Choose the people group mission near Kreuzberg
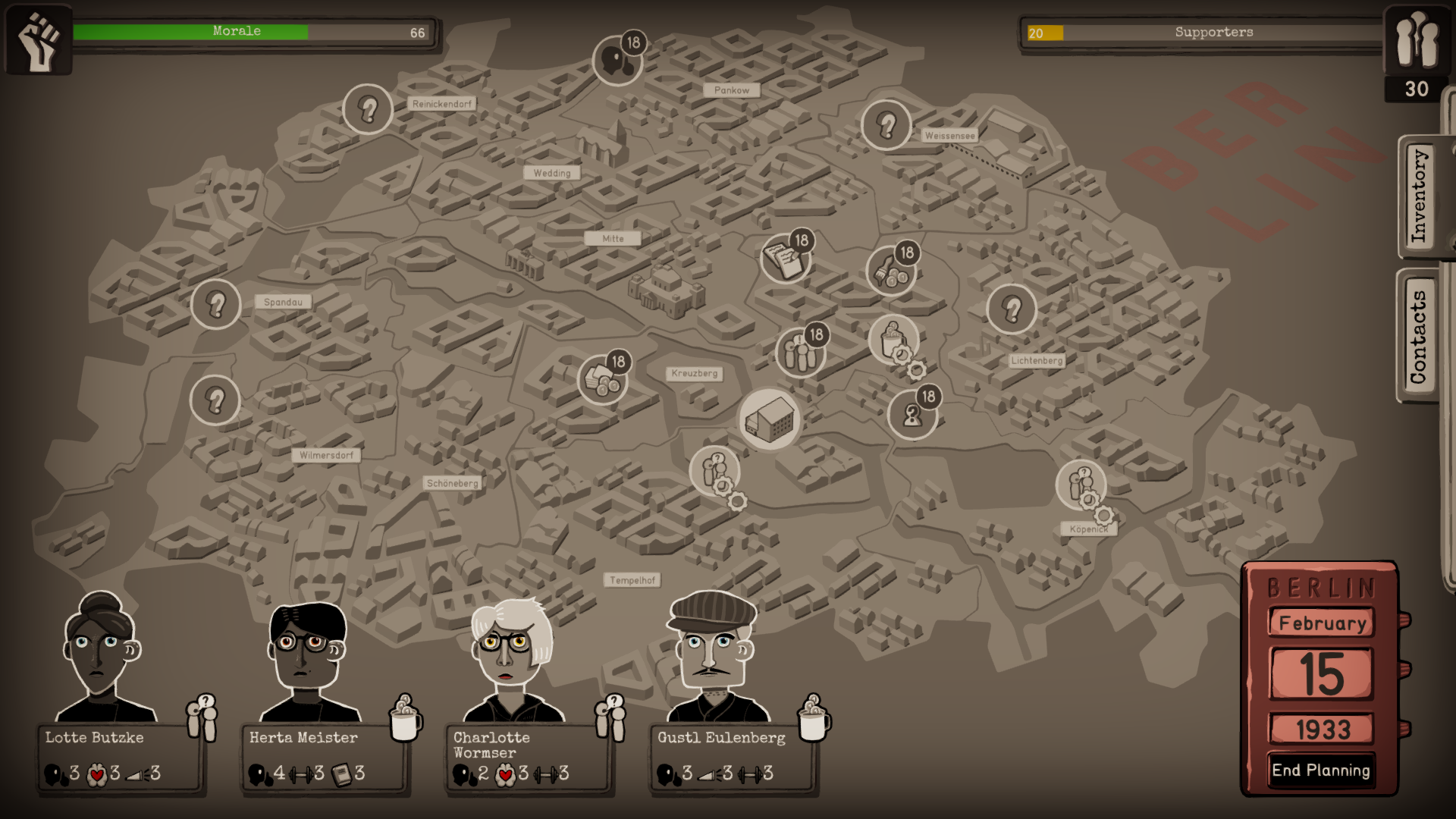 tap(799, 353)
